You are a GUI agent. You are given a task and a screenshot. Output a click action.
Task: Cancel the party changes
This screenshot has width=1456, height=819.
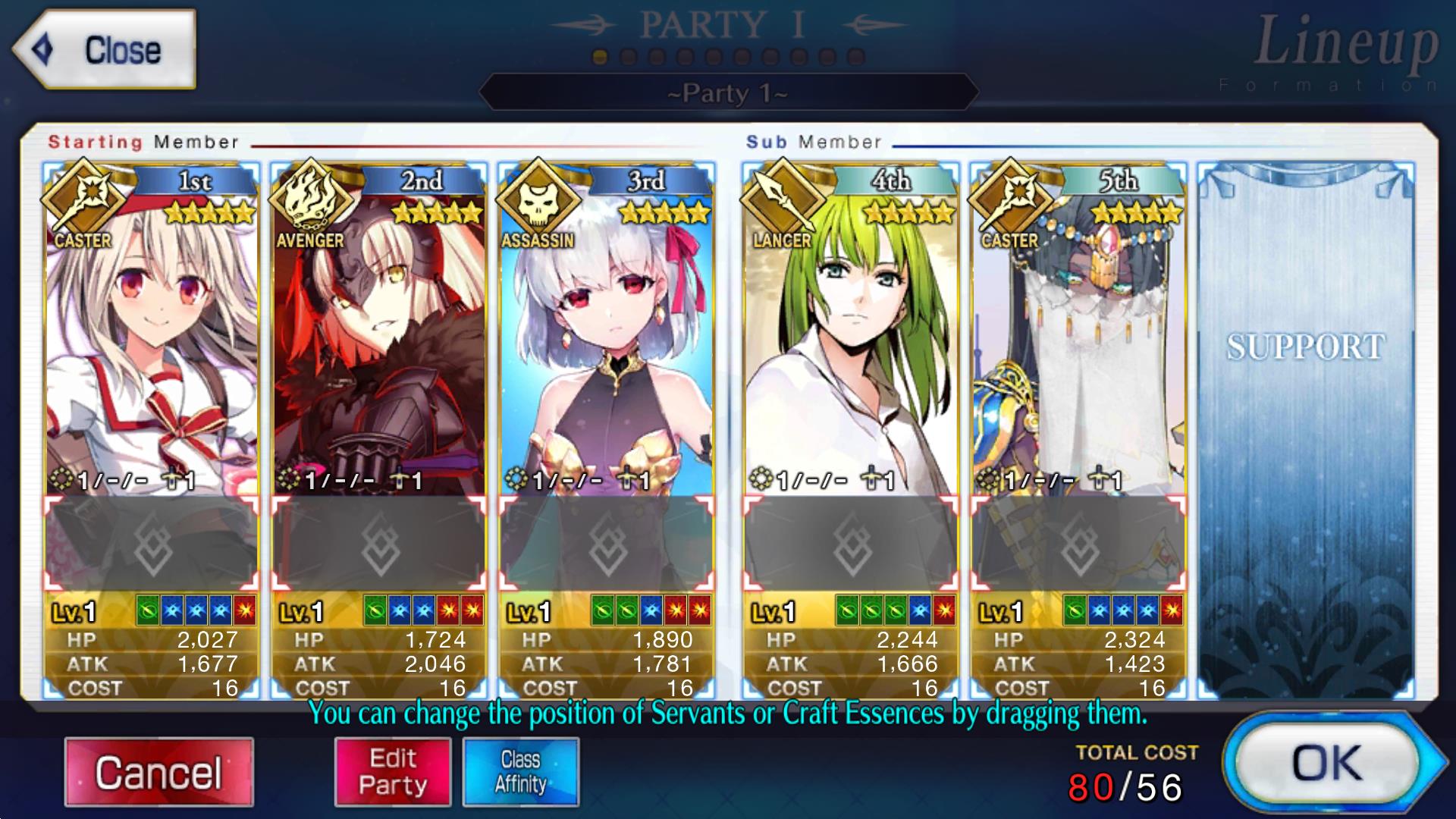click(x=158, y=772)
